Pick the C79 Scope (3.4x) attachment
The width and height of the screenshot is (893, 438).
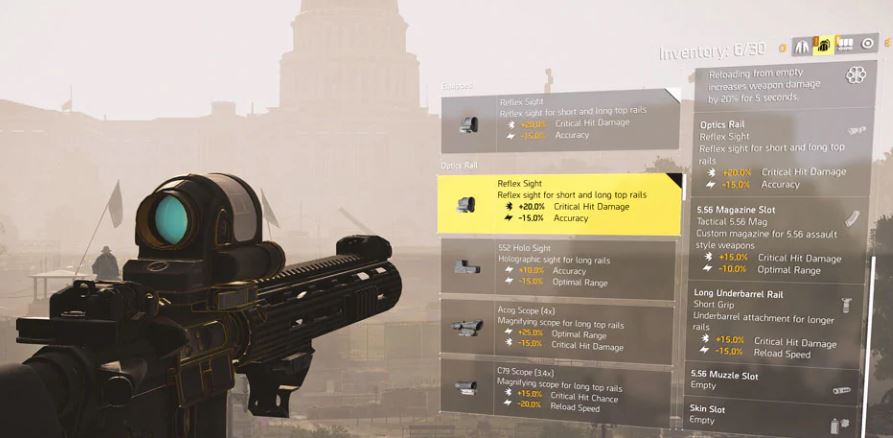(559, 389)
